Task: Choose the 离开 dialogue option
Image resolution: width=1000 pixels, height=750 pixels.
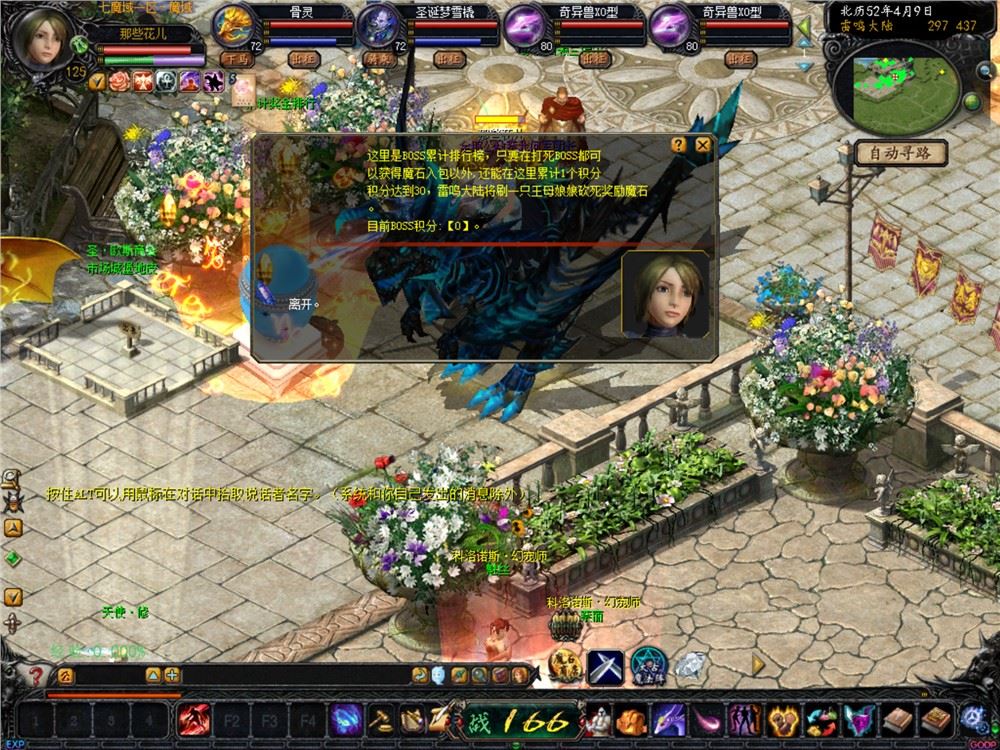Action: [x=301, y=302]
